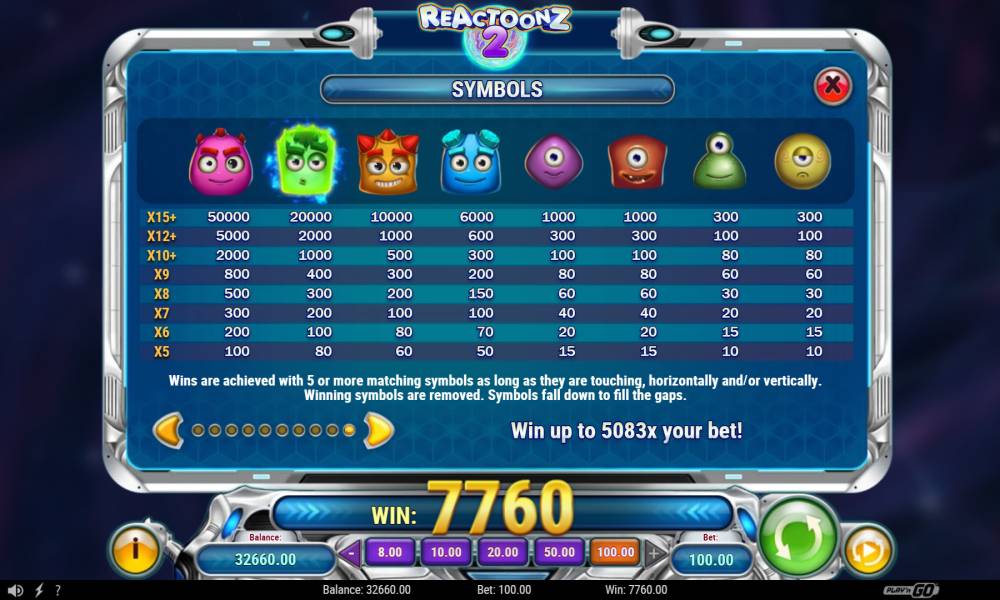
Task: Choose the 10.00 bet amount
Action: point(445,552)
